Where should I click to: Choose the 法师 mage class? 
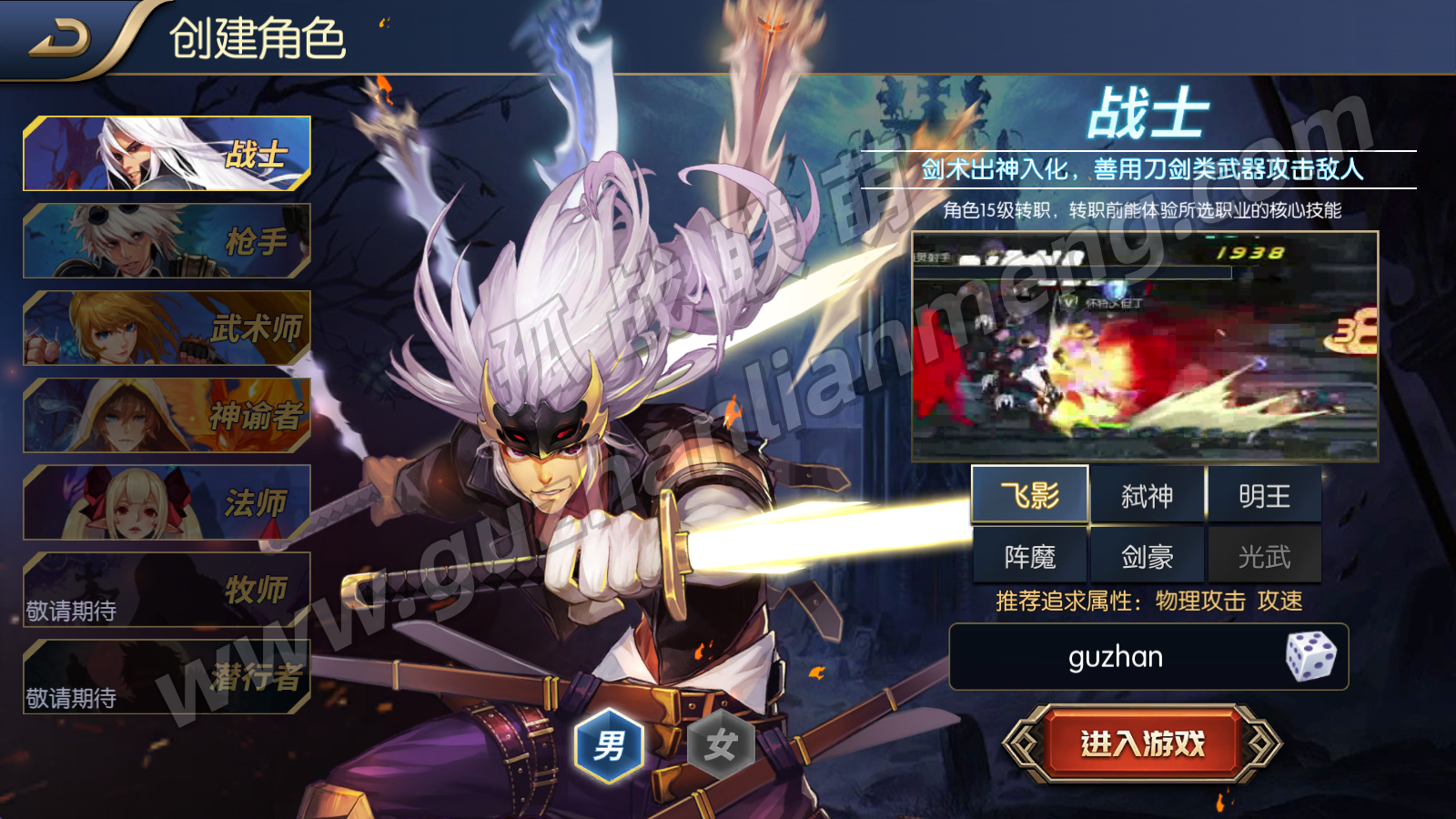coord(167,503)
